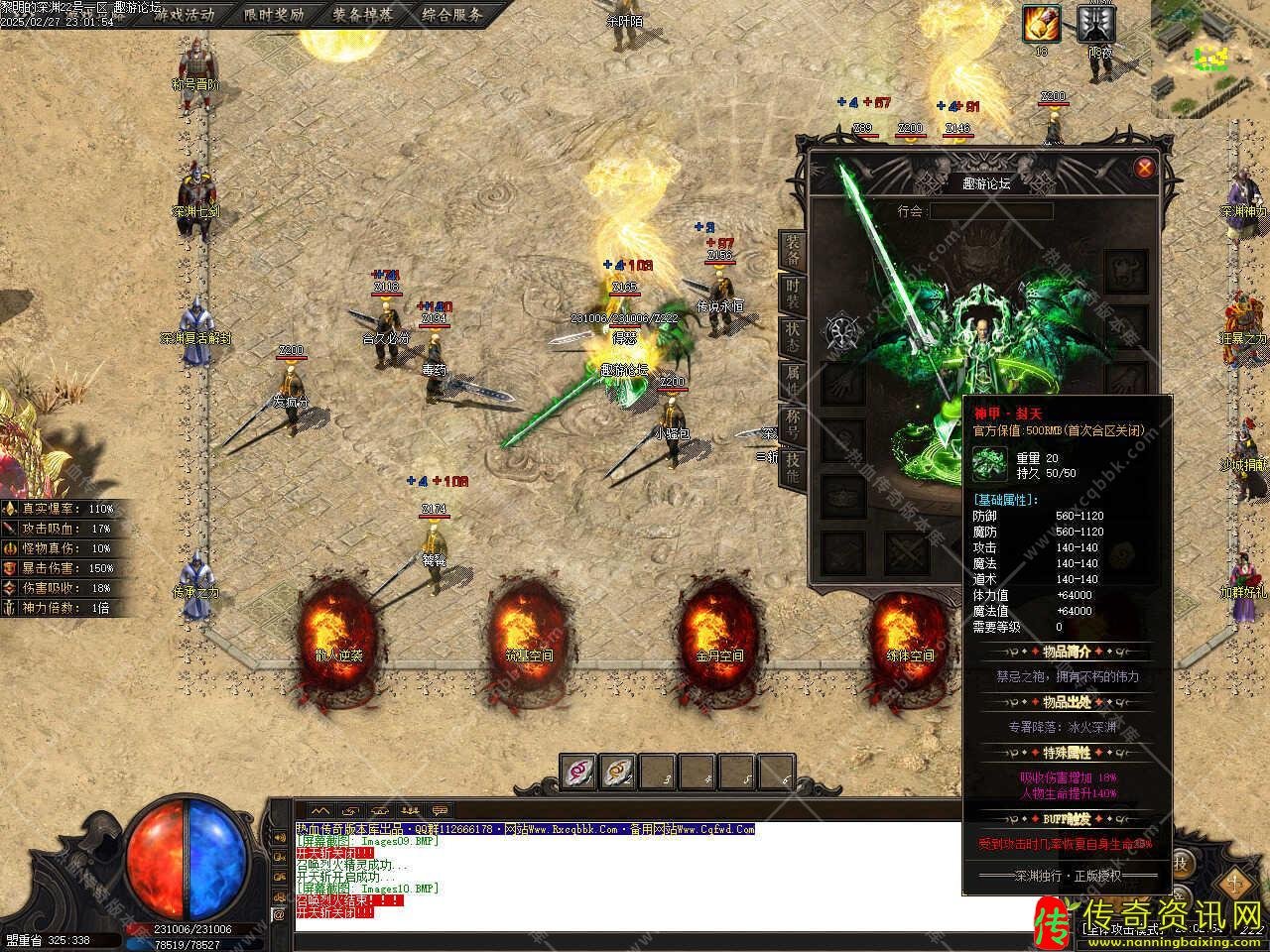Open the 游戏活动 menu

(x=184, y=14)
